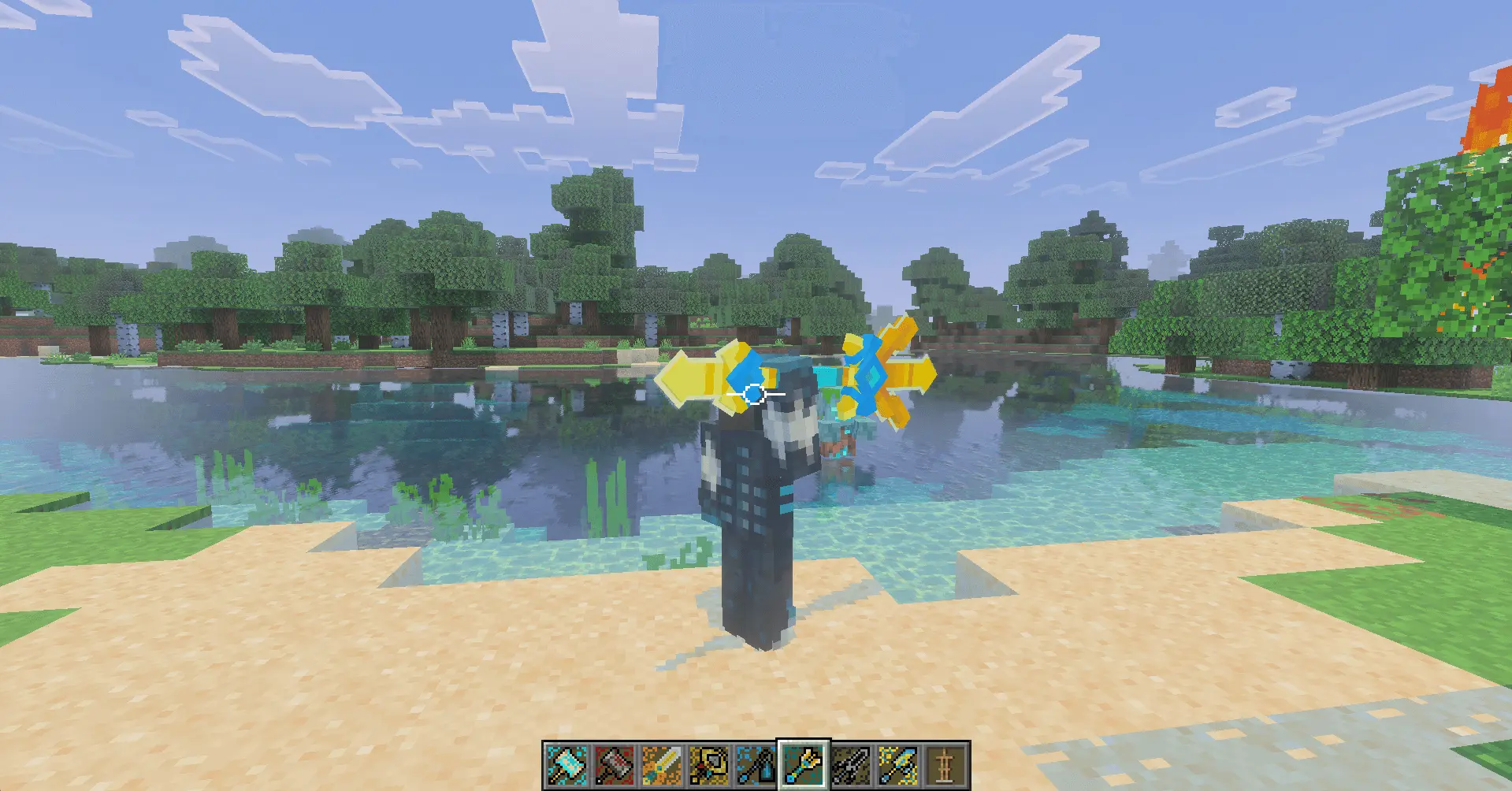1512x791 pixels.
Task: Select the golden ring staff slot
Action: [708, 765]
